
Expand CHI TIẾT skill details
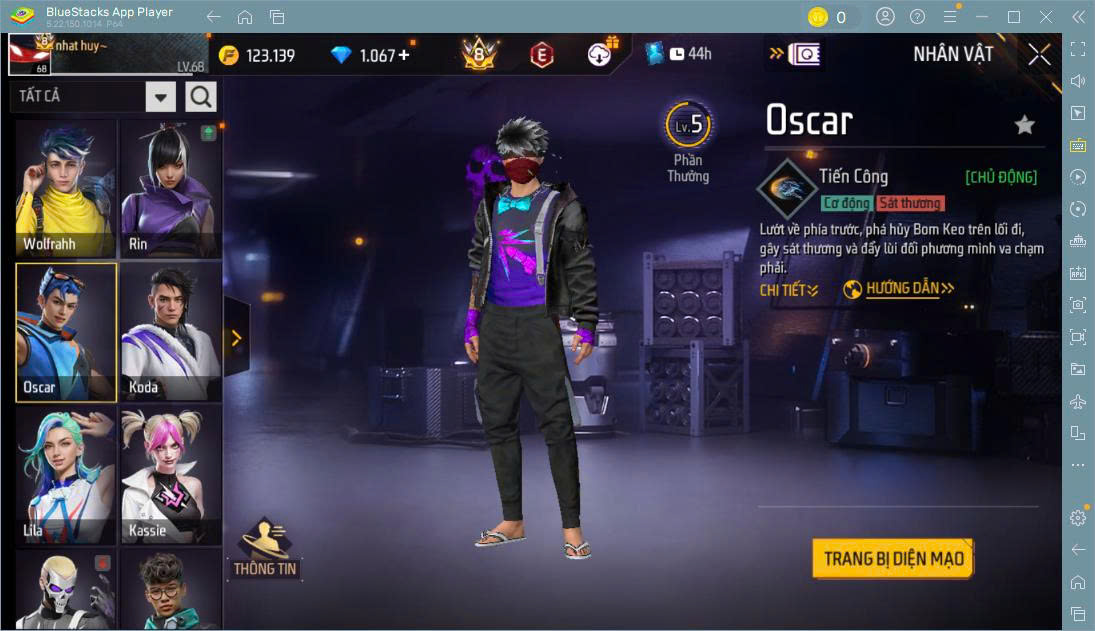click(789, 290)
